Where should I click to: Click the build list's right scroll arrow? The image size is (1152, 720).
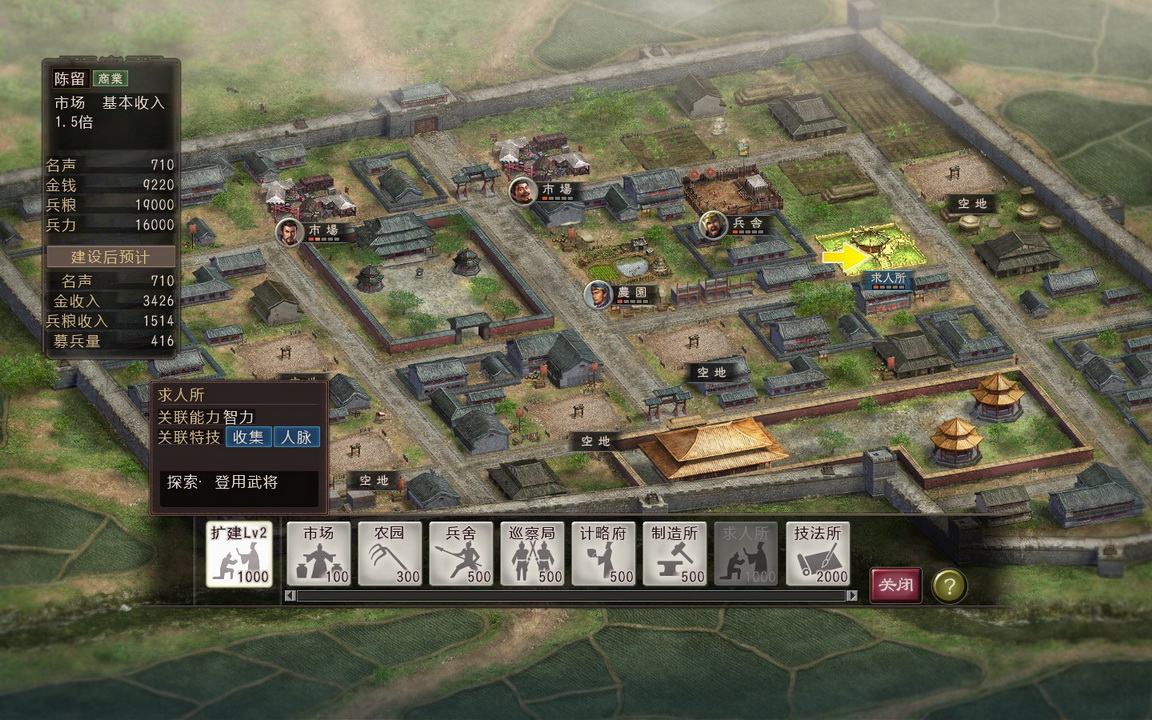point(852,596)
